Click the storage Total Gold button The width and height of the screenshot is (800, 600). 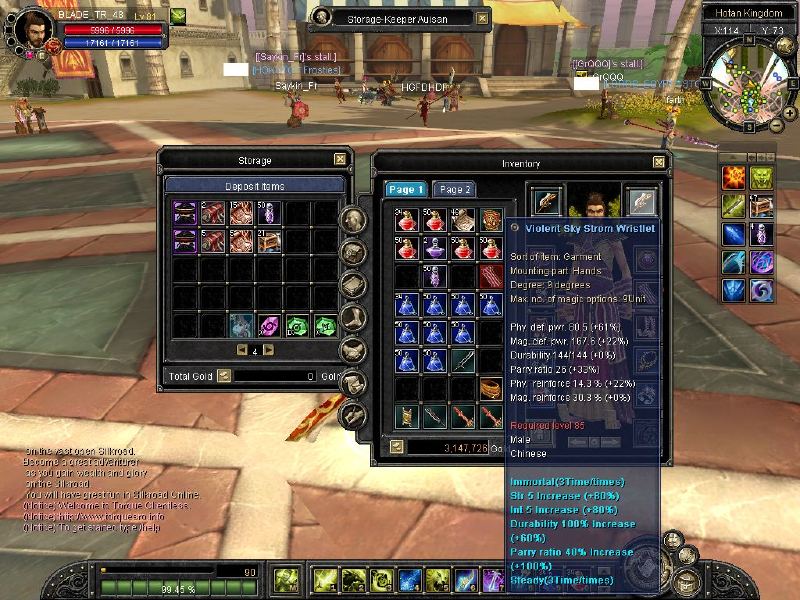point(224,377)
